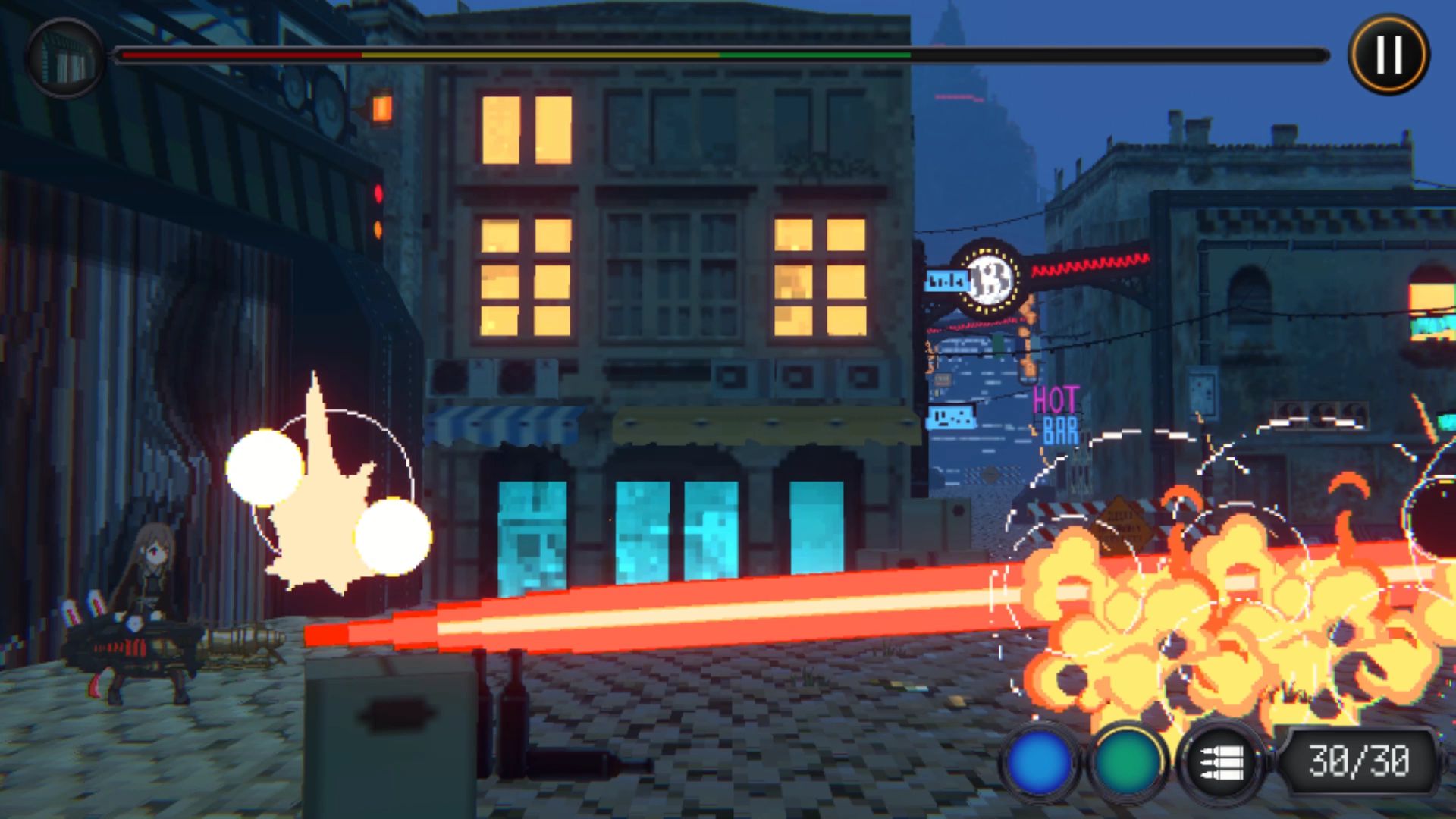Use the green orb skill

(1127, 762)
